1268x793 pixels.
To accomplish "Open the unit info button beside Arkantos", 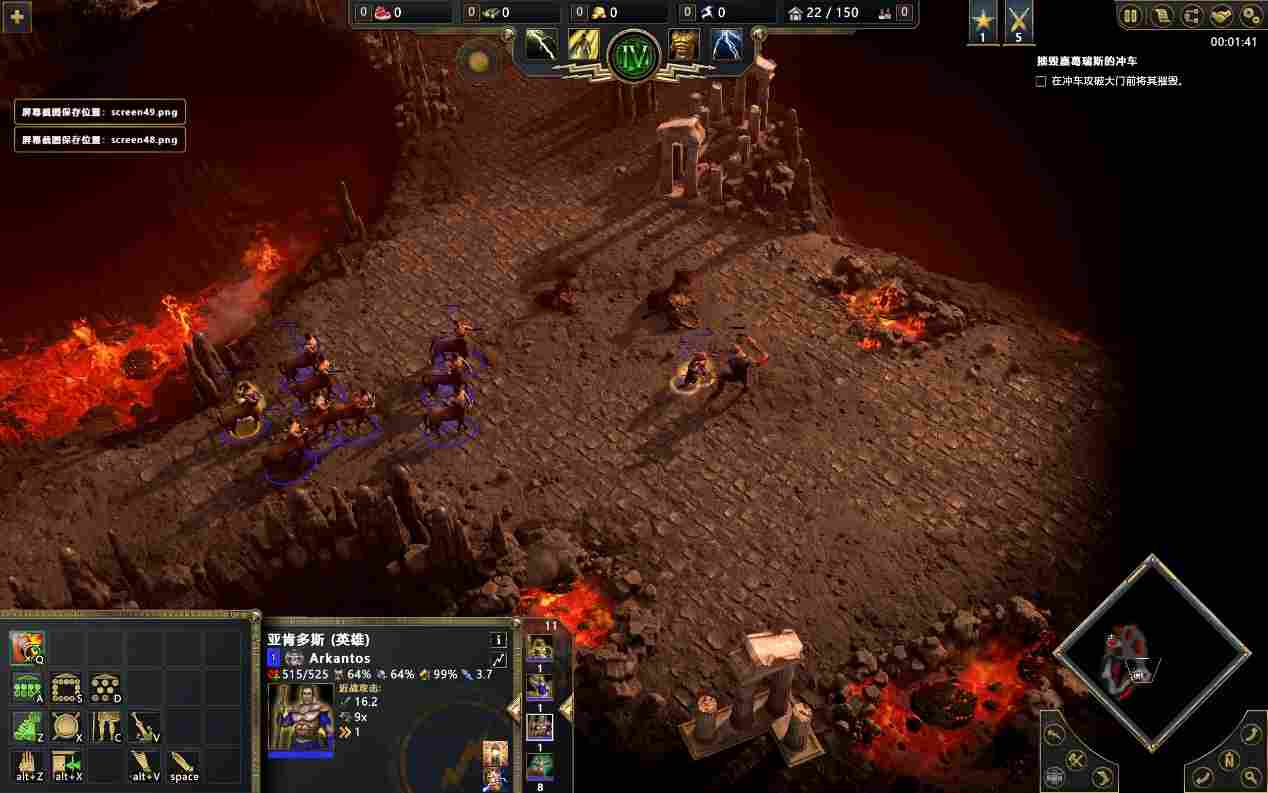I will coord(498,640).
